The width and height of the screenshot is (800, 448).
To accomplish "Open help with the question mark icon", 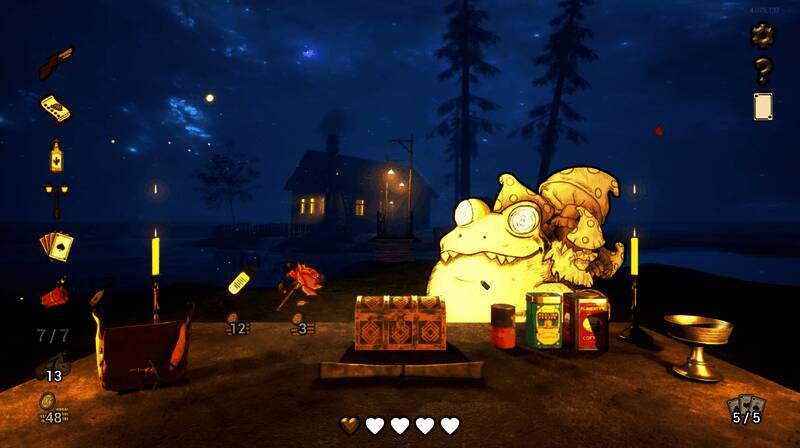I will (763, 70).
